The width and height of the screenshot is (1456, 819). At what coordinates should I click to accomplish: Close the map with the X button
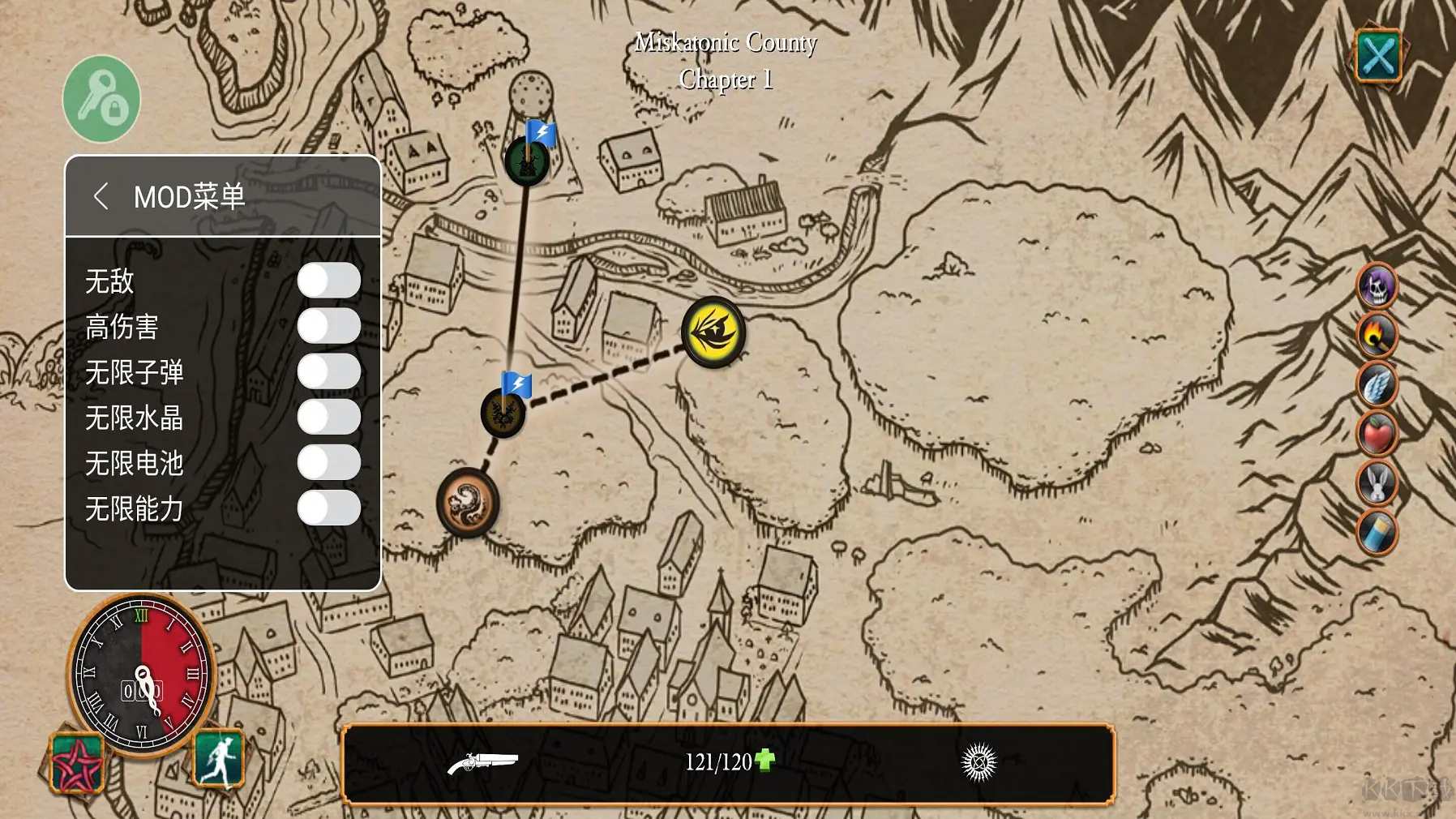coord(1377,55)
